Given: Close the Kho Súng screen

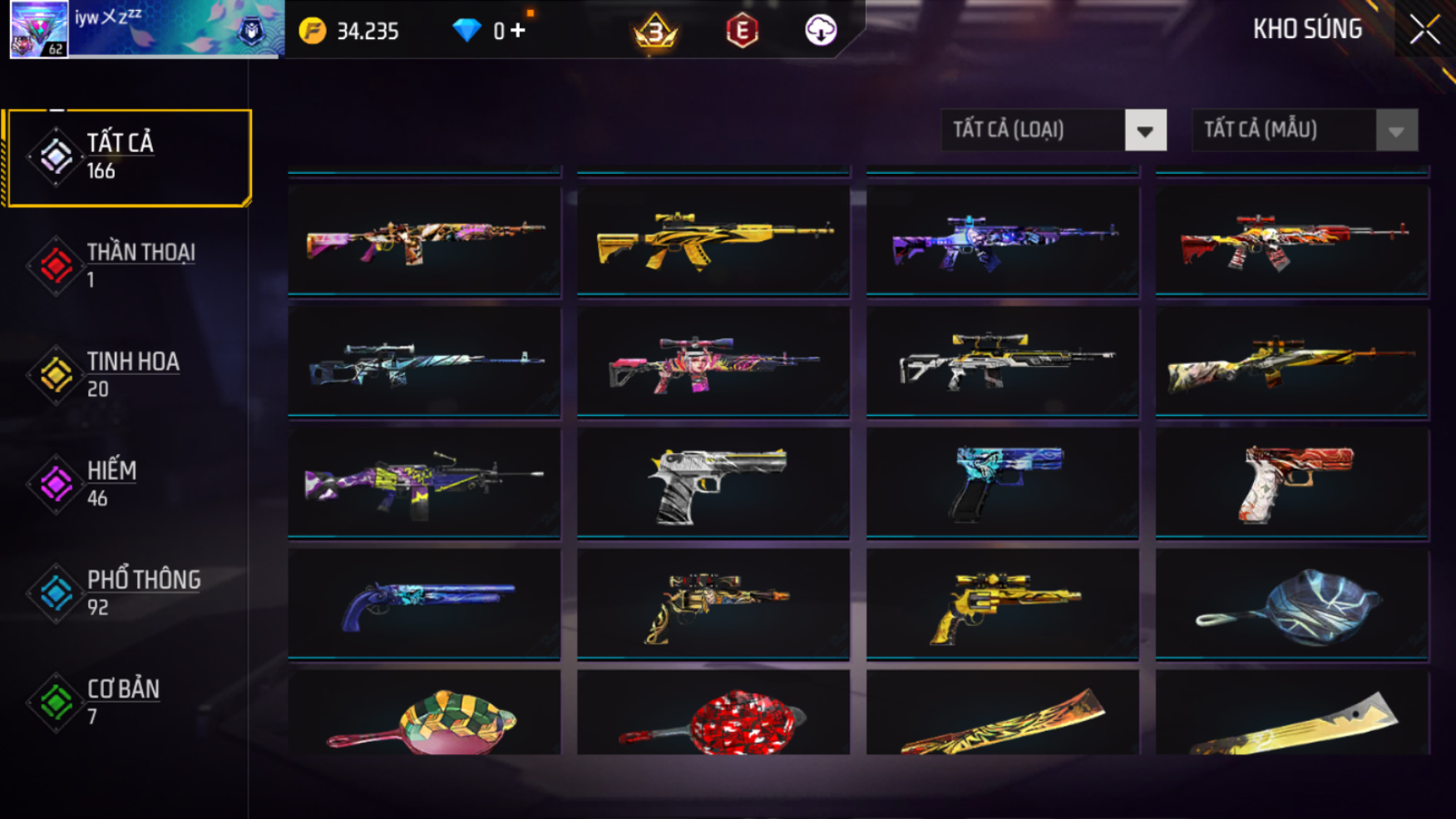Looking at the screenshot, I should click(x=1424, y=30).
